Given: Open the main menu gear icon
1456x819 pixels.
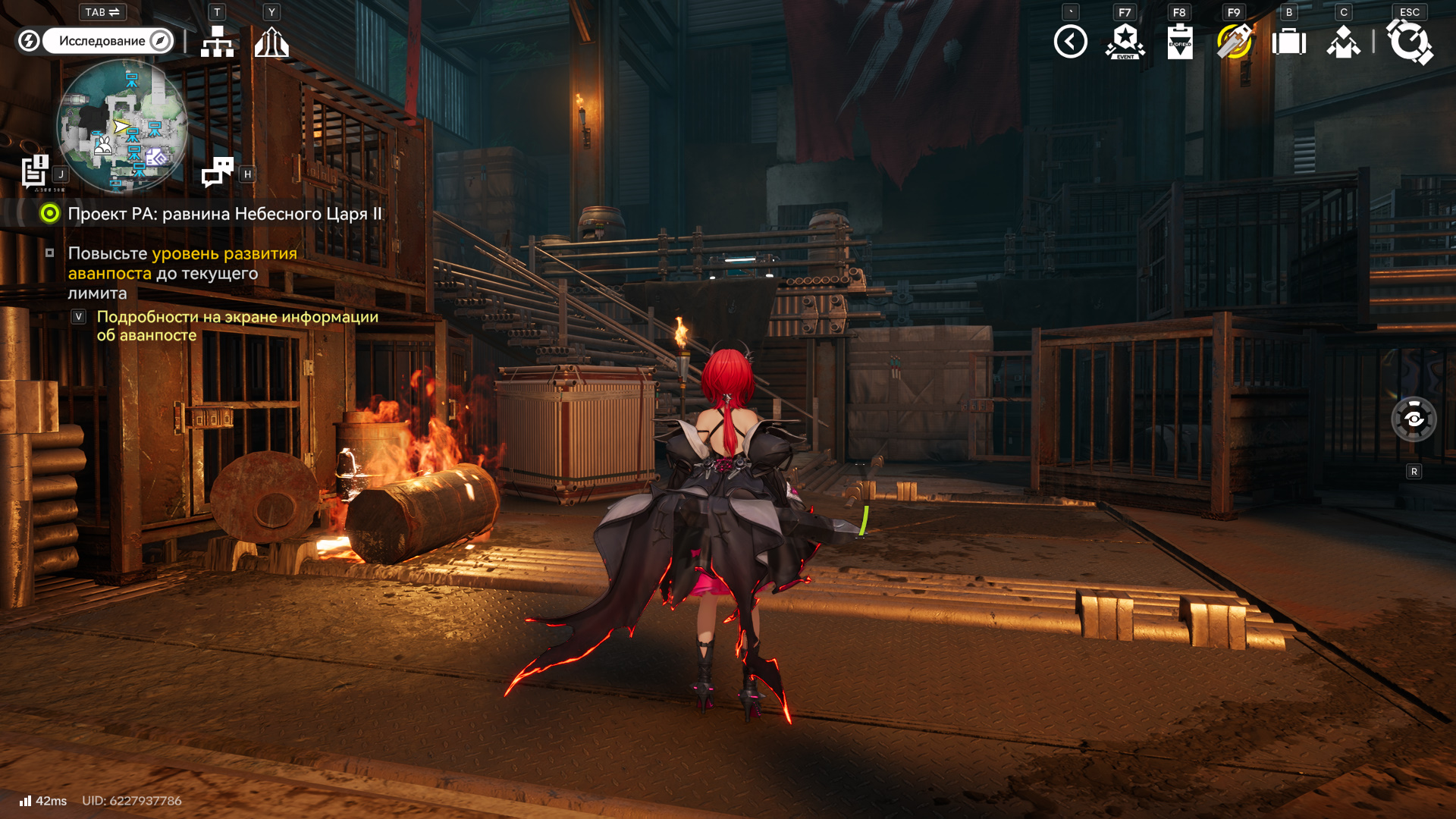Looking at the screenshot, I should tap(1409, 42).
